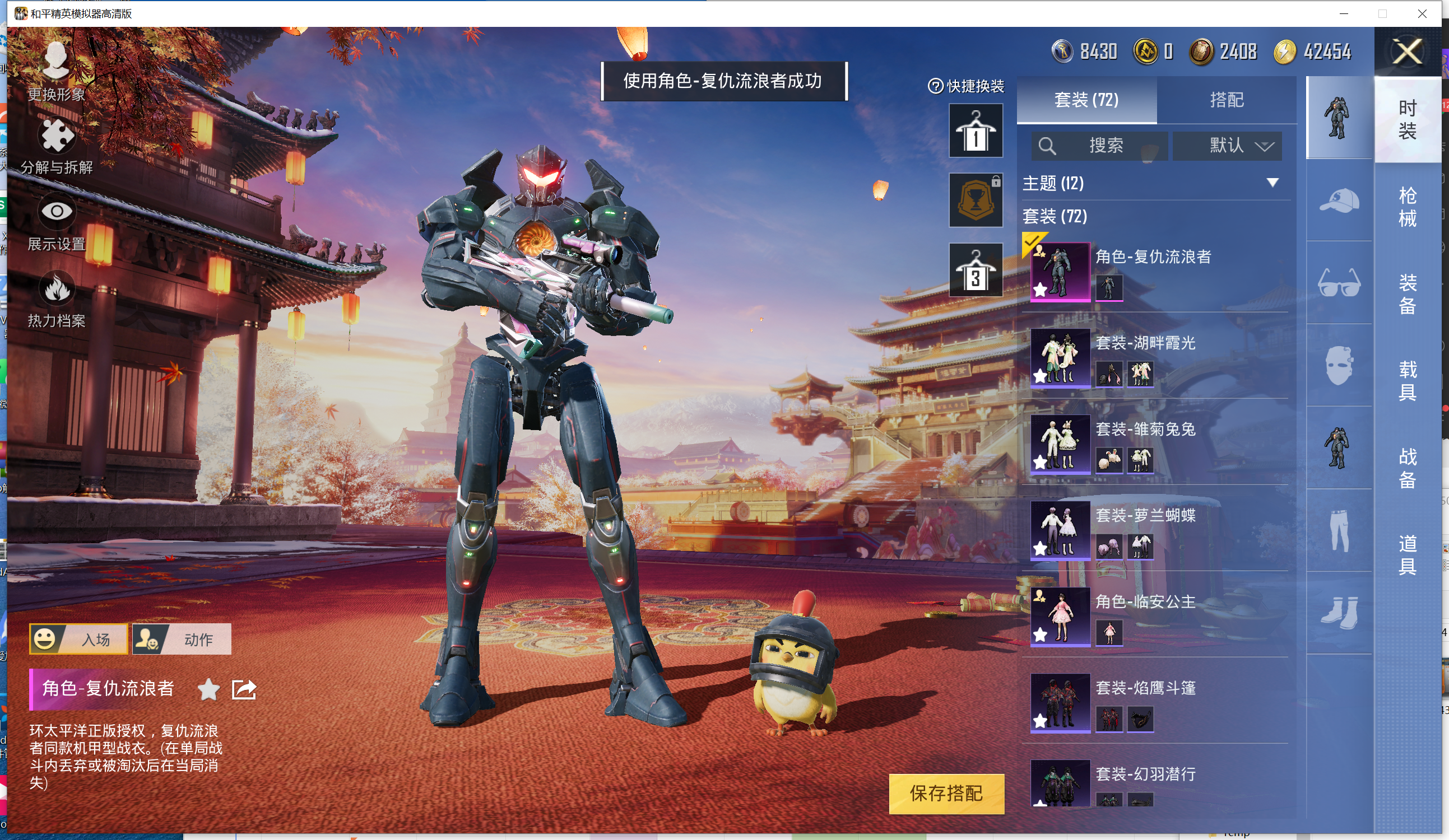This screenshot has height=840, width=1449.
Task: Open the 热力档案 heat archive
Action: tap(57, 300)
